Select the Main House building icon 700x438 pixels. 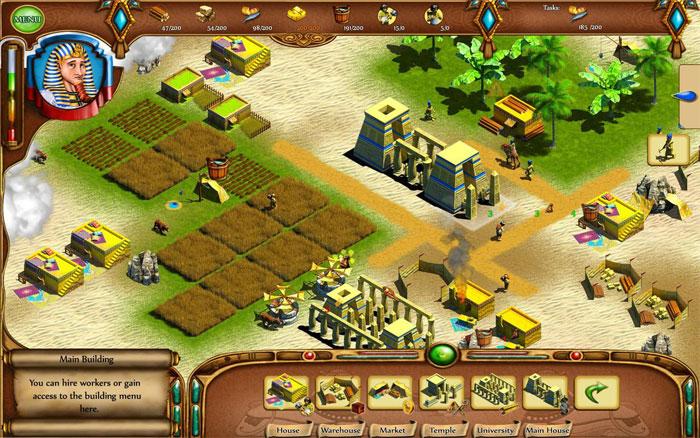[x=545, y=393]
